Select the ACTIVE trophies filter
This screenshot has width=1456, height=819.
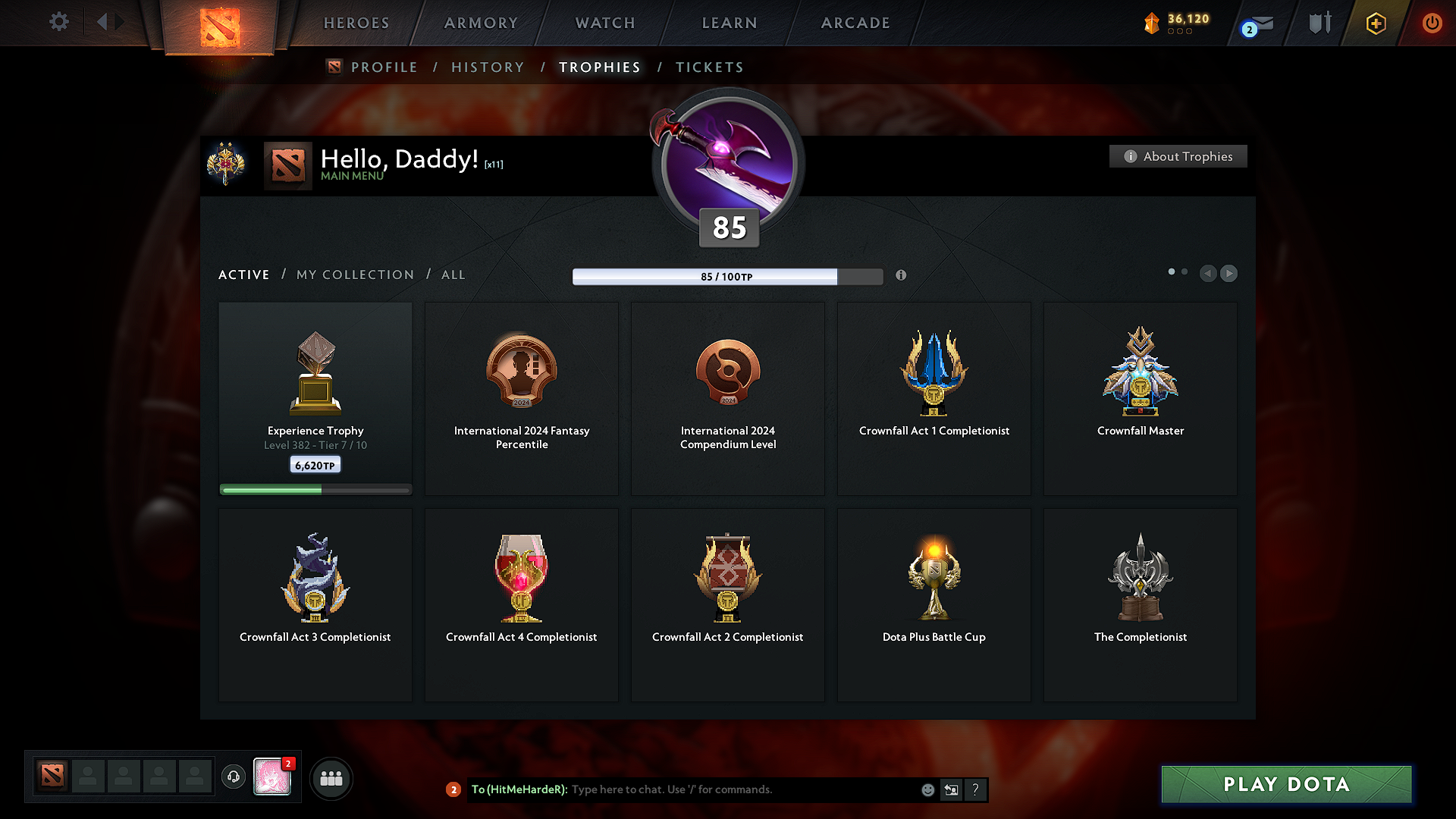point(243,275)
